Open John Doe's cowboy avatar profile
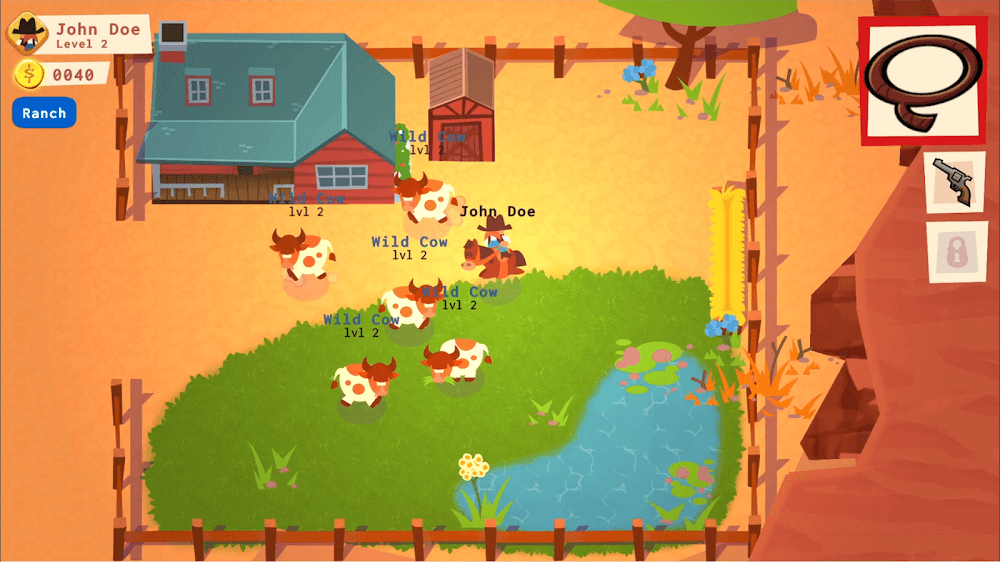This screenshot has width=1000, height=562. click(x=28, y=32)
